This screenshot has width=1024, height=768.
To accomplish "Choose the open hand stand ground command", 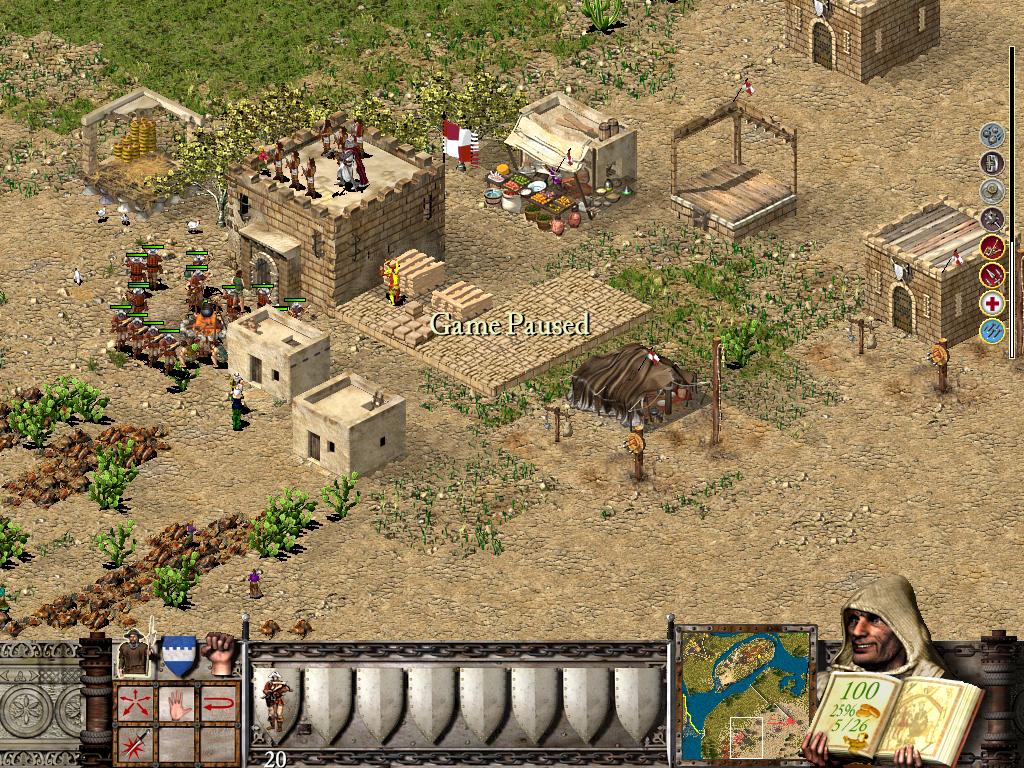I will pyautogui.click(x=177, y=704).
